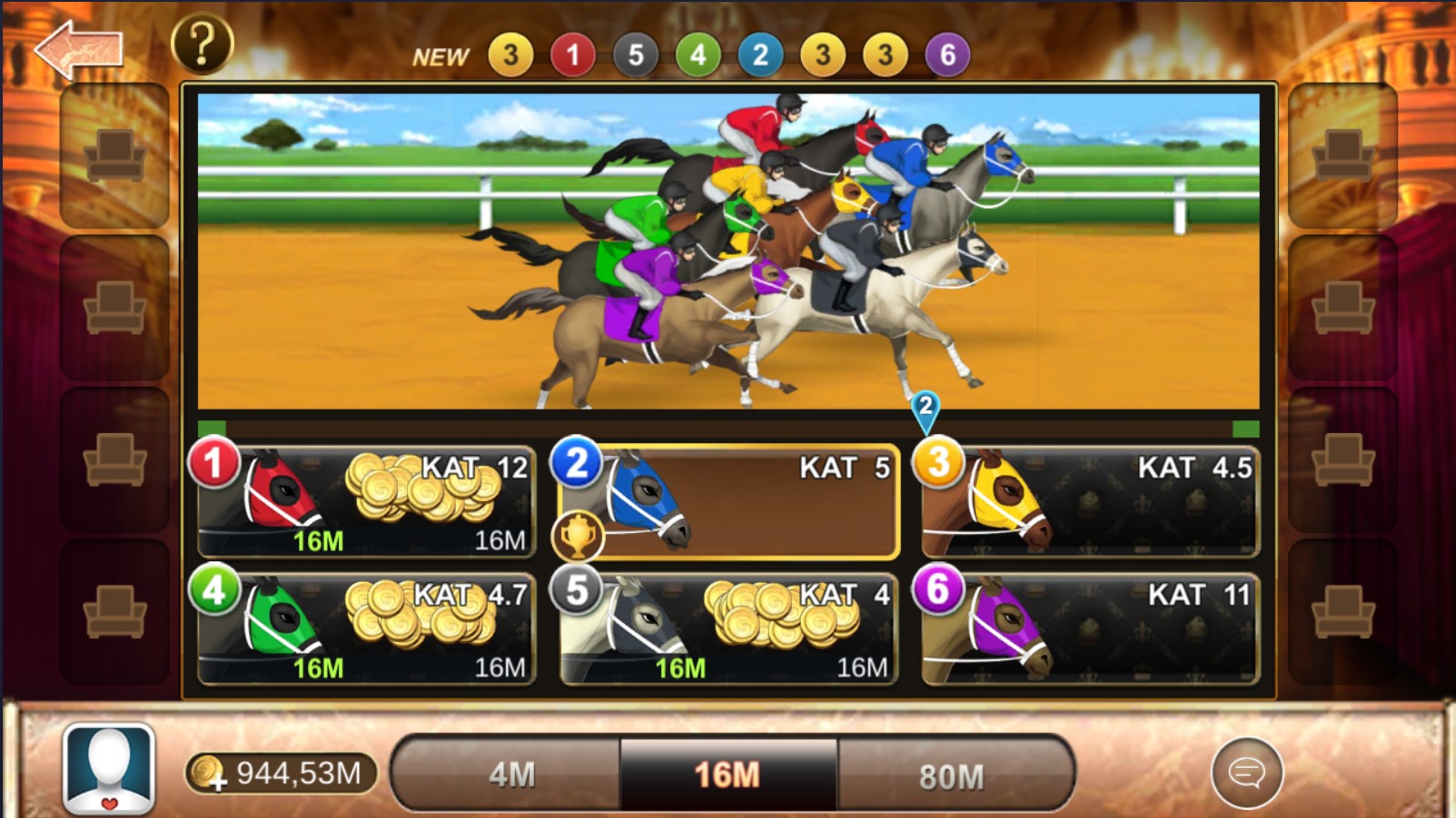1456x818 pixels.
Task: Choose green horse number 4
Action: pos(365,628)
